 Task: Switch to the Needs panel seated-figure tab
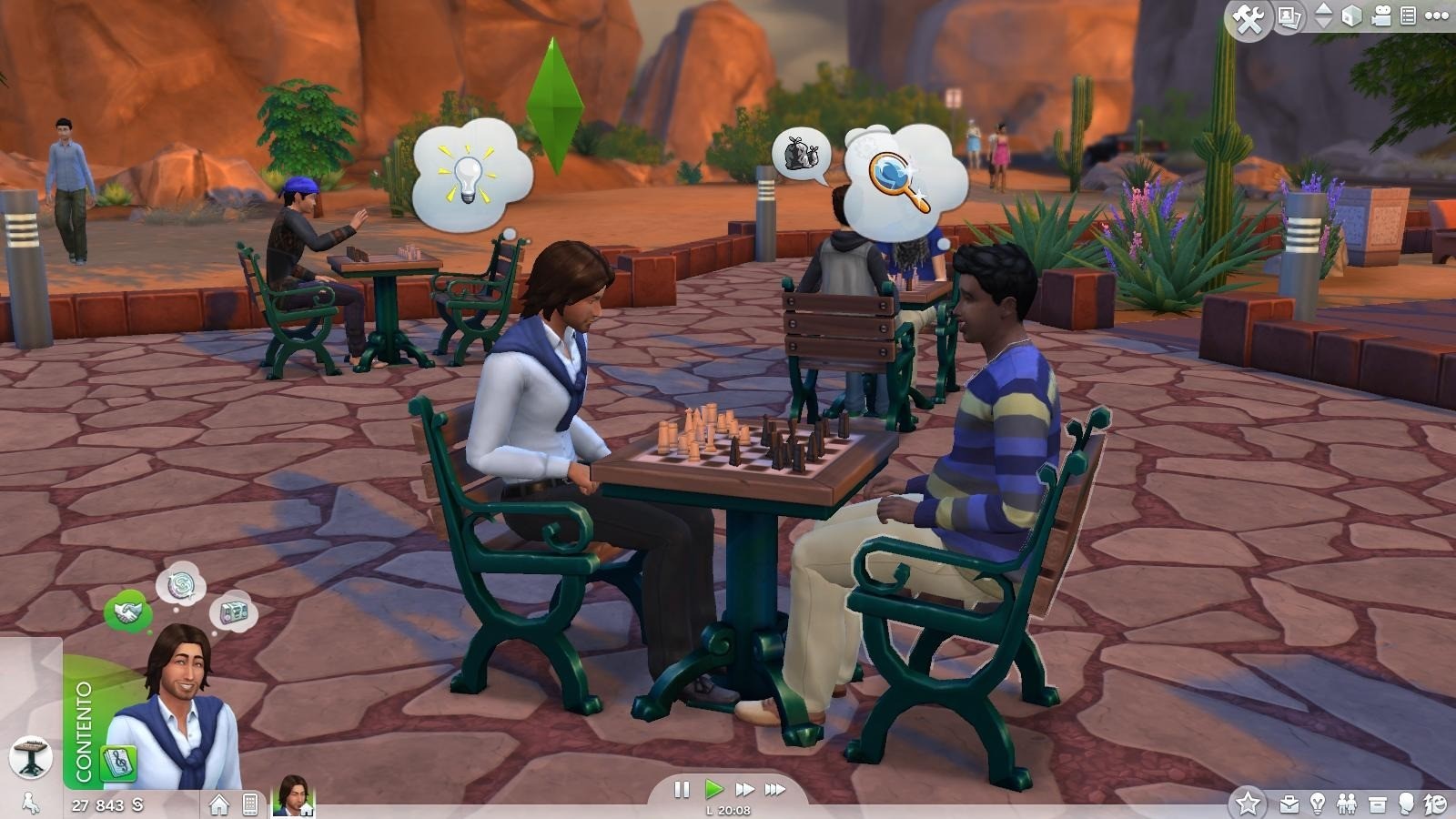click(32, 804)
